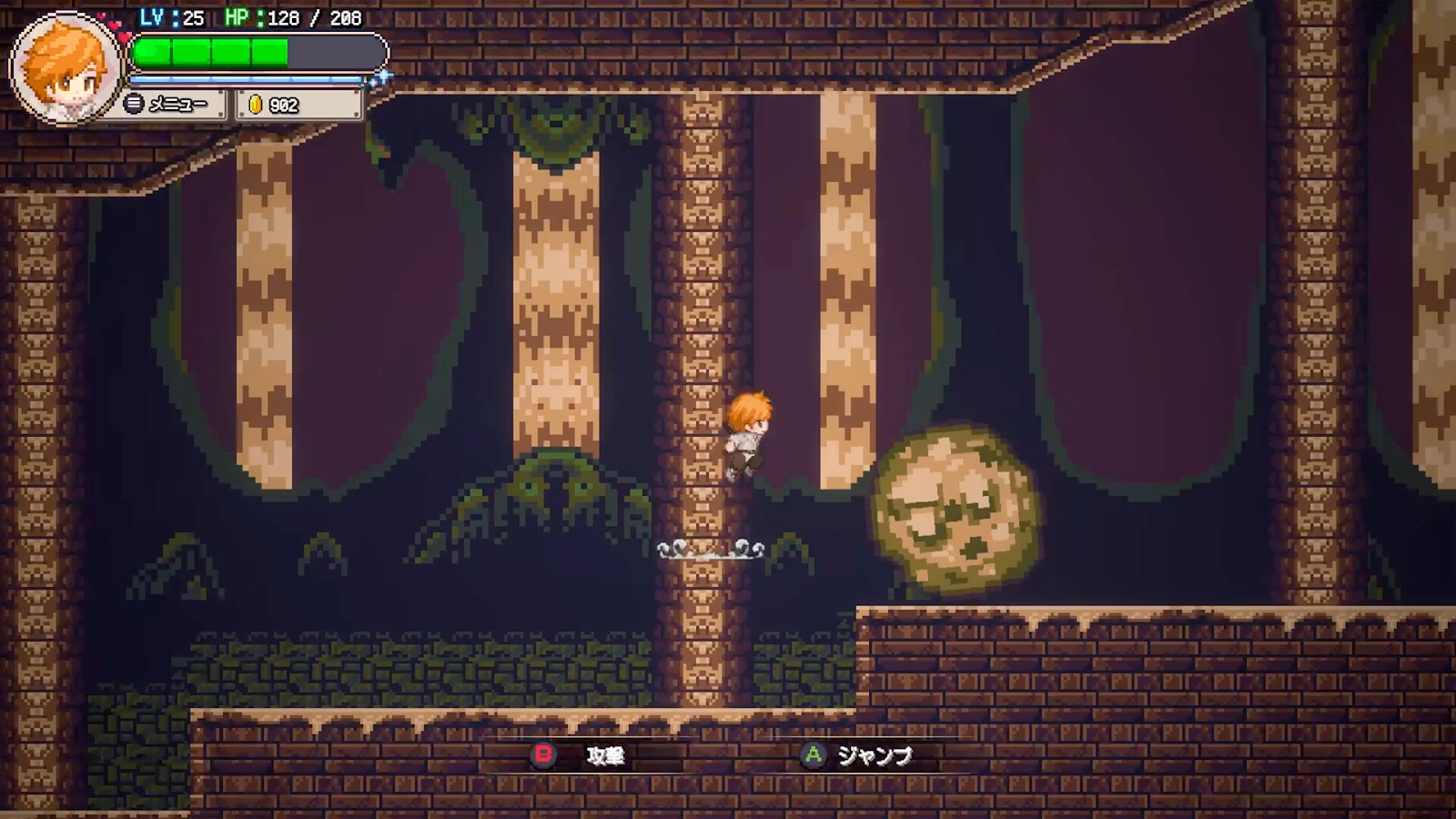Click the red B attack button icon
The height and width of the screenshot is (819, 1456).
[543, 753]
